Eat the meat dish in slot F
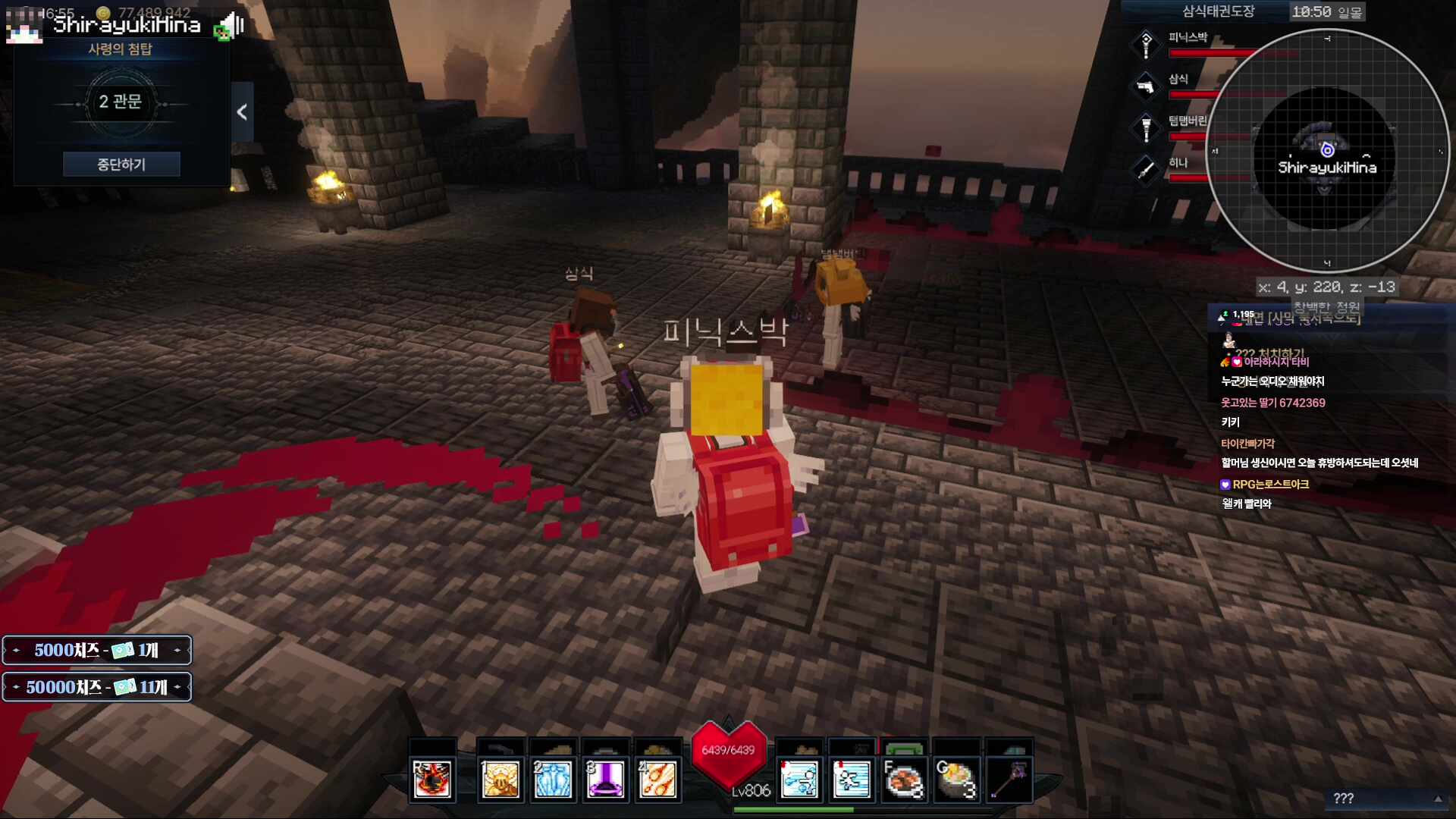1456x819 pixels. click(904, 779)
